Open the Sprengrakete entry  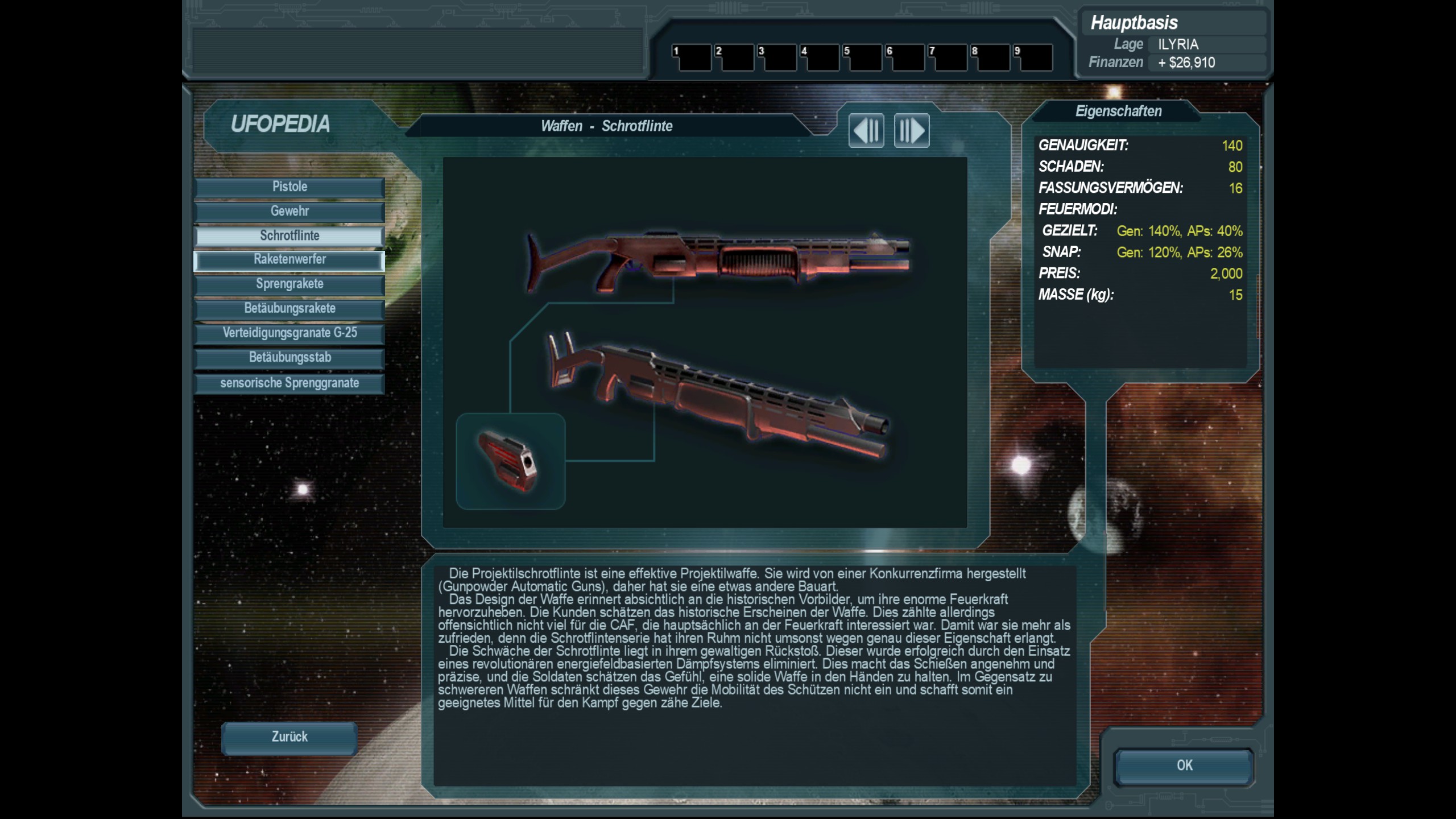[289, 284]
